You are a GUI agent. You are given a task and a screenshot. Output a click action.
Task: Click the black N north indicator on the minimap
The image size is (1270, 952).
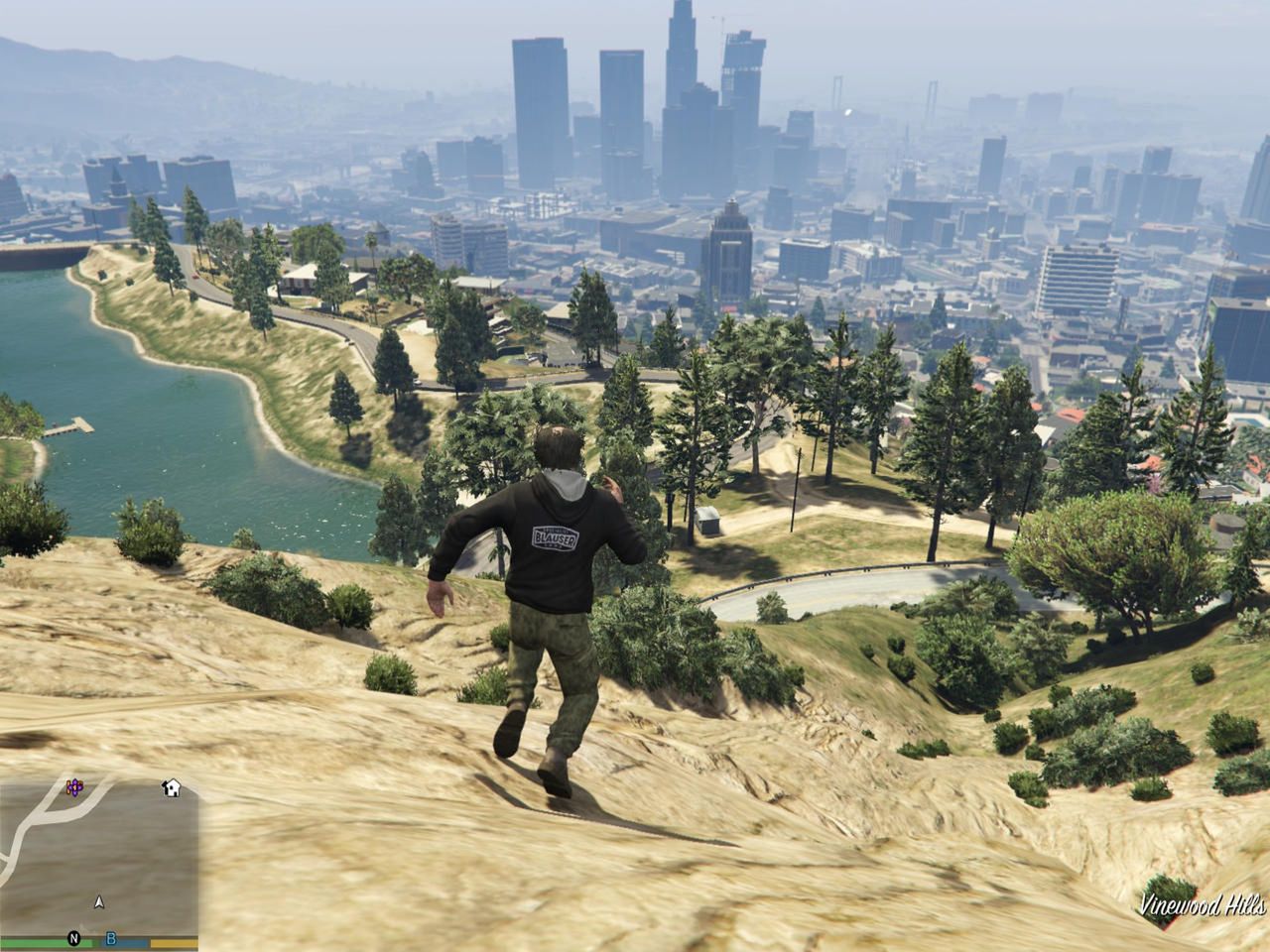(73, 940)
